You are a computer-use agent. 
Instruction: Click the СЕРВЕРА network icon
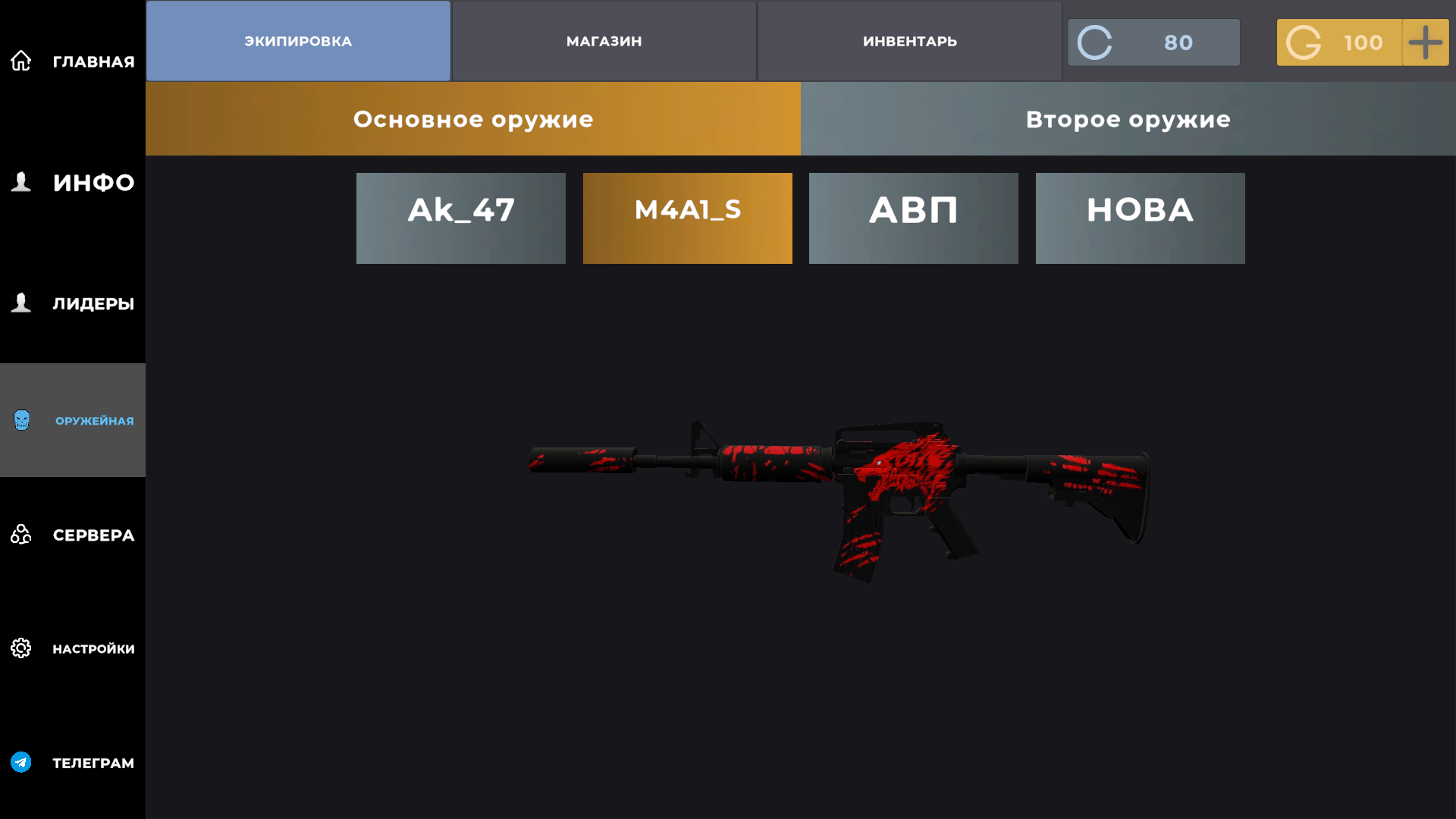pos(20,535)
